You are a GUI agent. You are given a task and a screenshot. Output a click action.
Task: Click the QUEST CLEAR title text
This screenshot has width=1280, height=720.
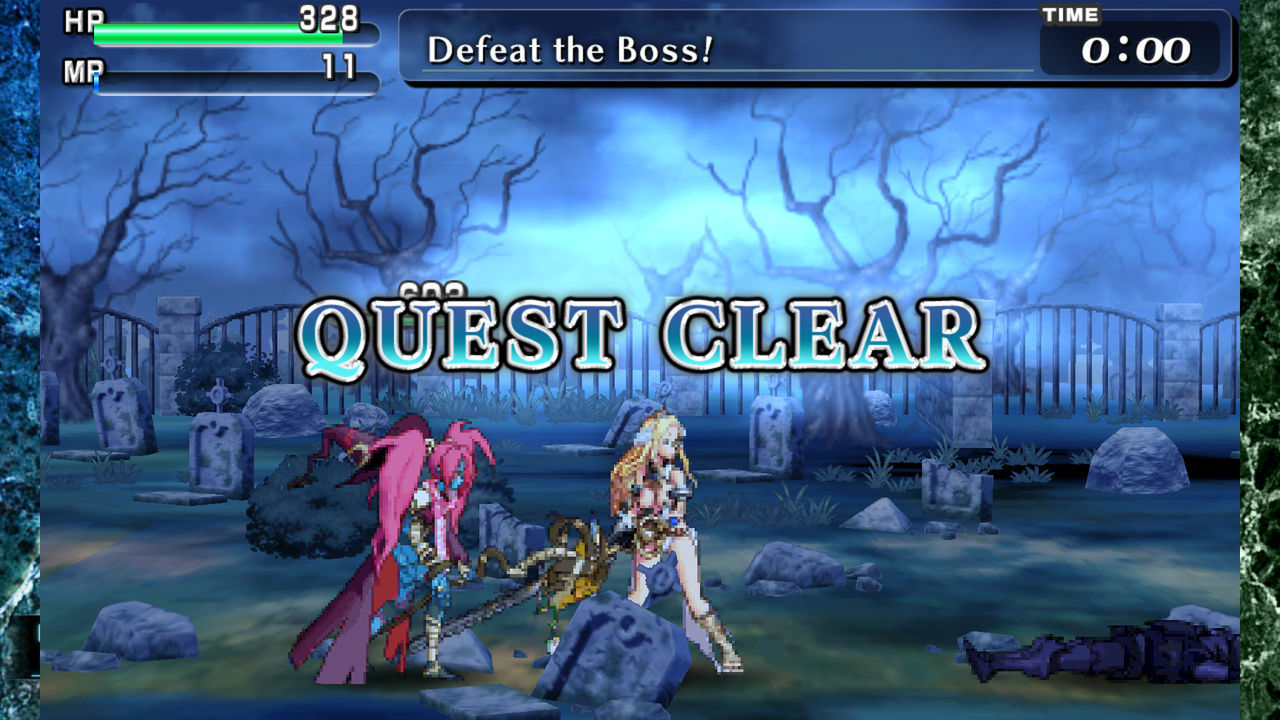[640, 330]
